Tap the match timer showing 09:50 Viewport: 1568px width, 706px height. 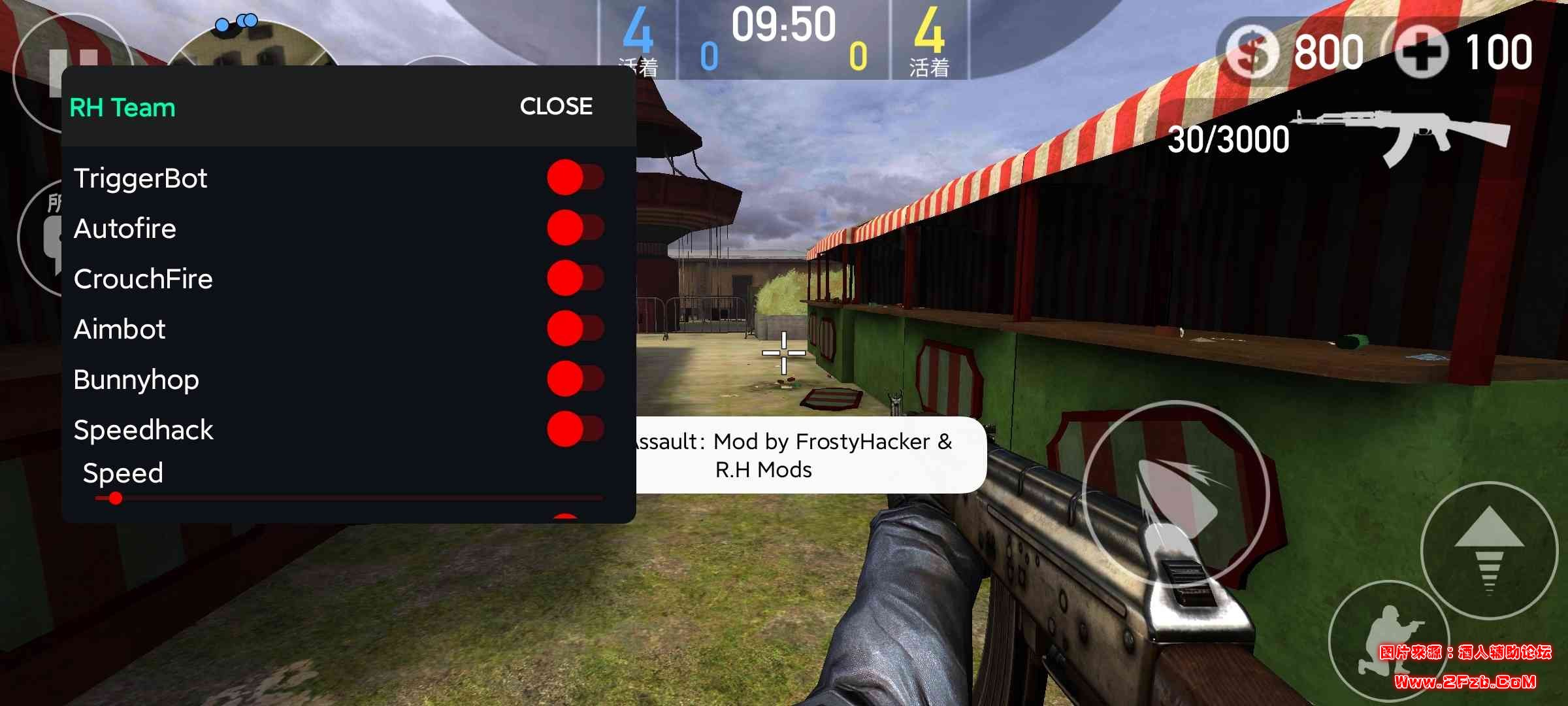[x=783, y=26]
